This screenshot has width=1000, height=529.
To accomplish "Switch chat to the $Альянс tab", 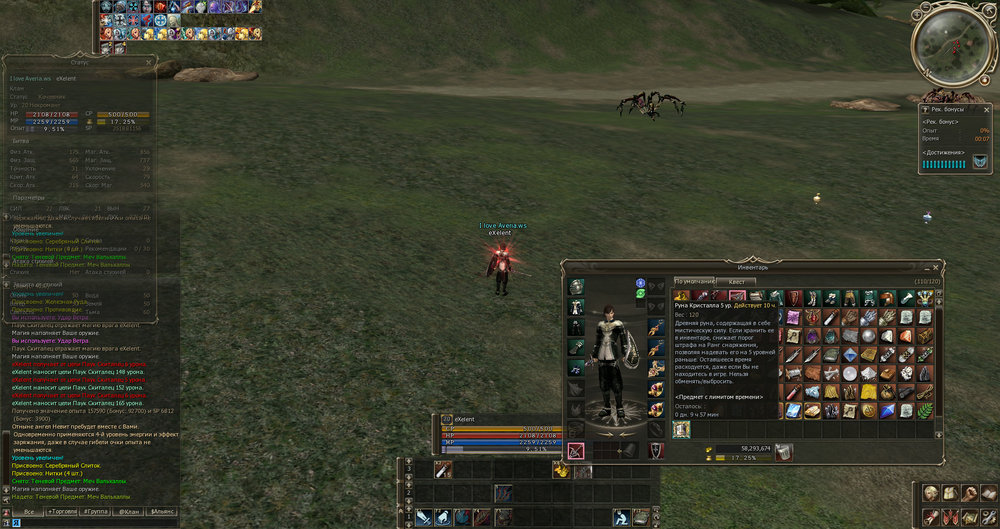I will point(162,511).
